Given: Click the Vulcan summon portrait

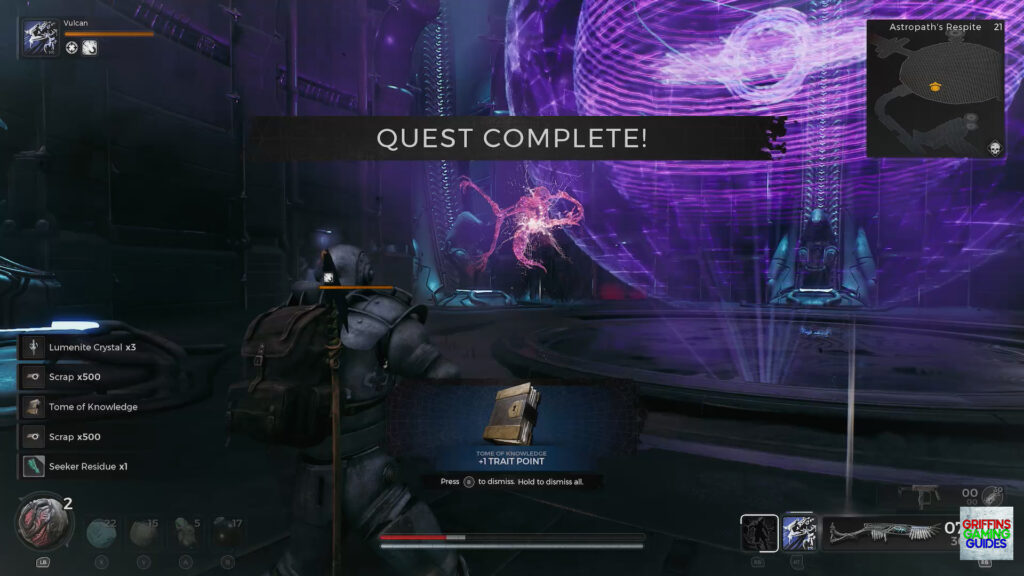Looking at the screenshot, I should tap(41, 39).
